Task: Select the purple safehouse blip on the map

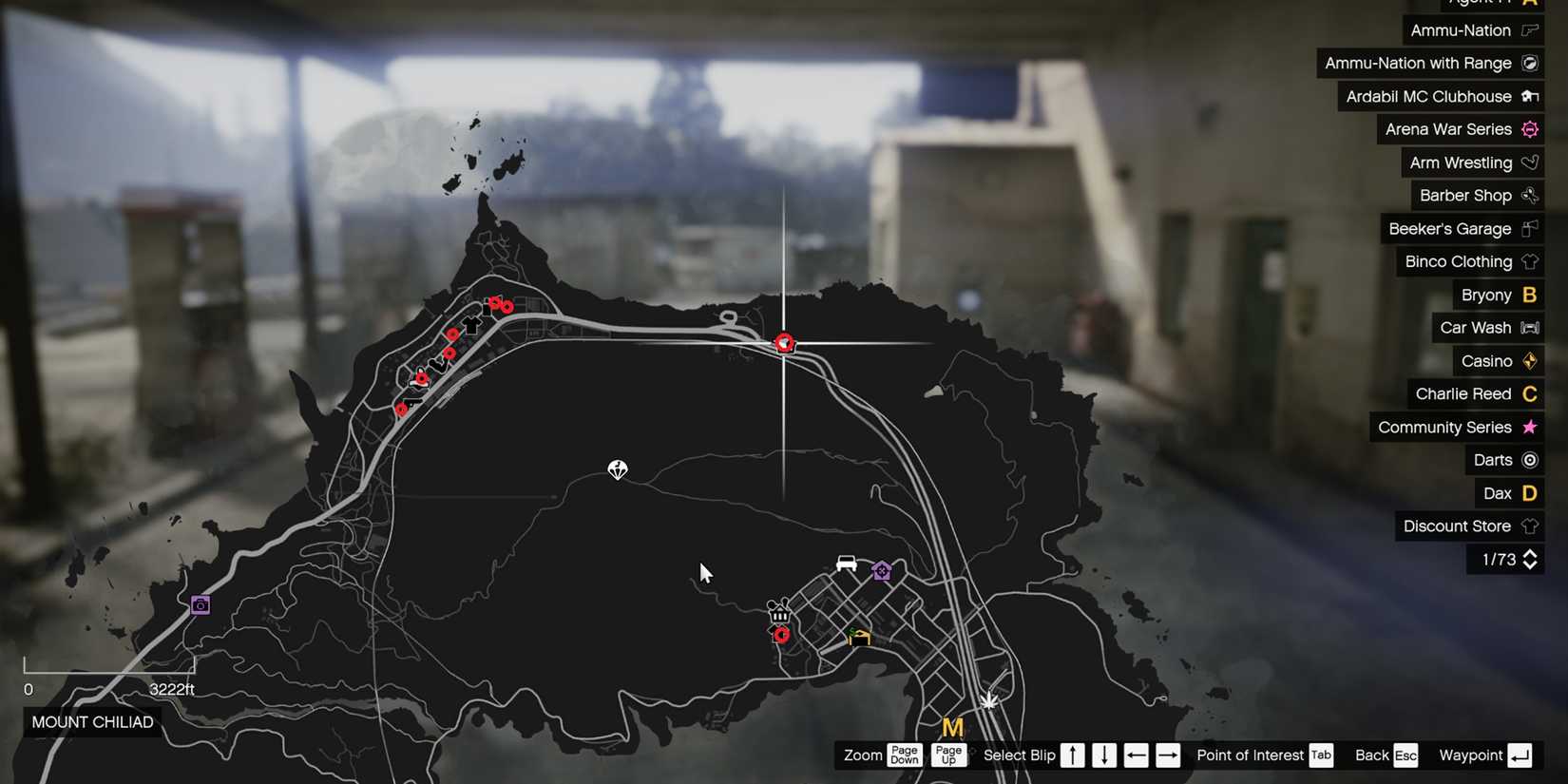Action: pos(880,571)
